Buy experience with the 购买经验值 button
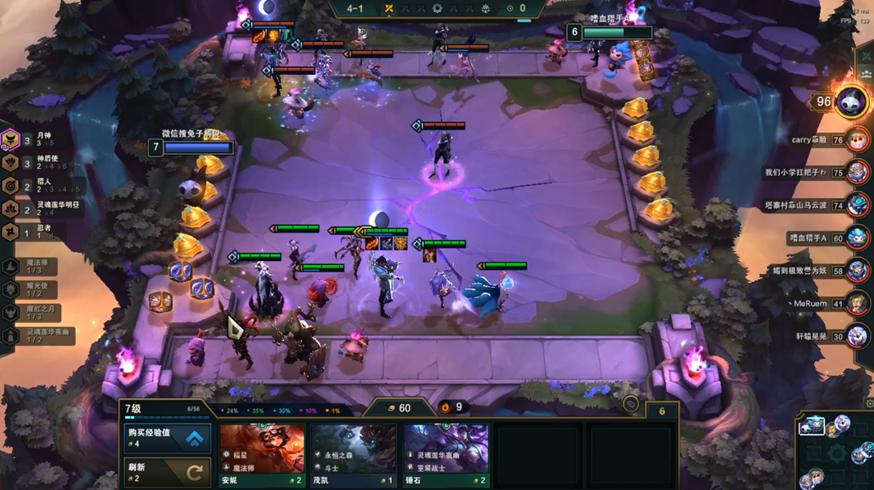This screenshot has width=874, height=490. click(167, 437)
